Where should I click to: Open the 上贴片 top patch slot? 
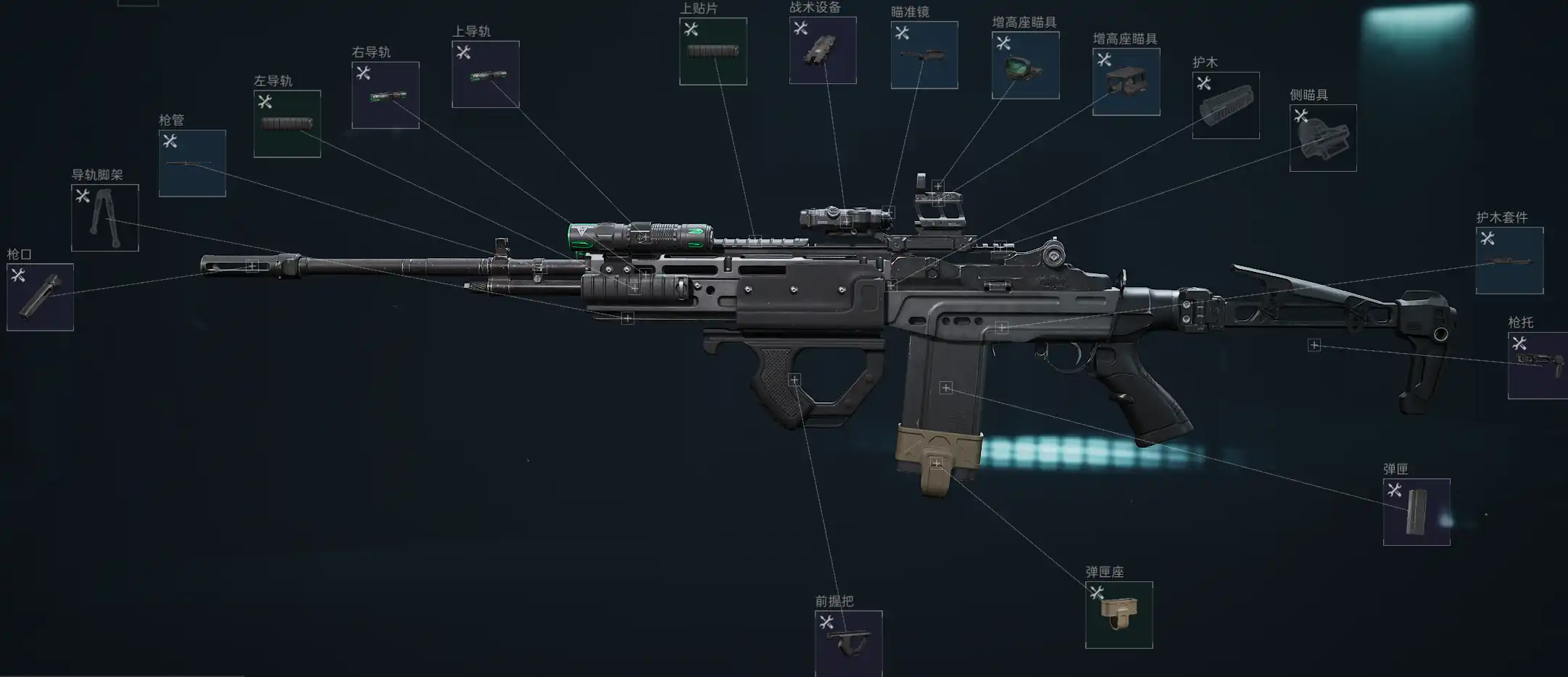(713, 51)
